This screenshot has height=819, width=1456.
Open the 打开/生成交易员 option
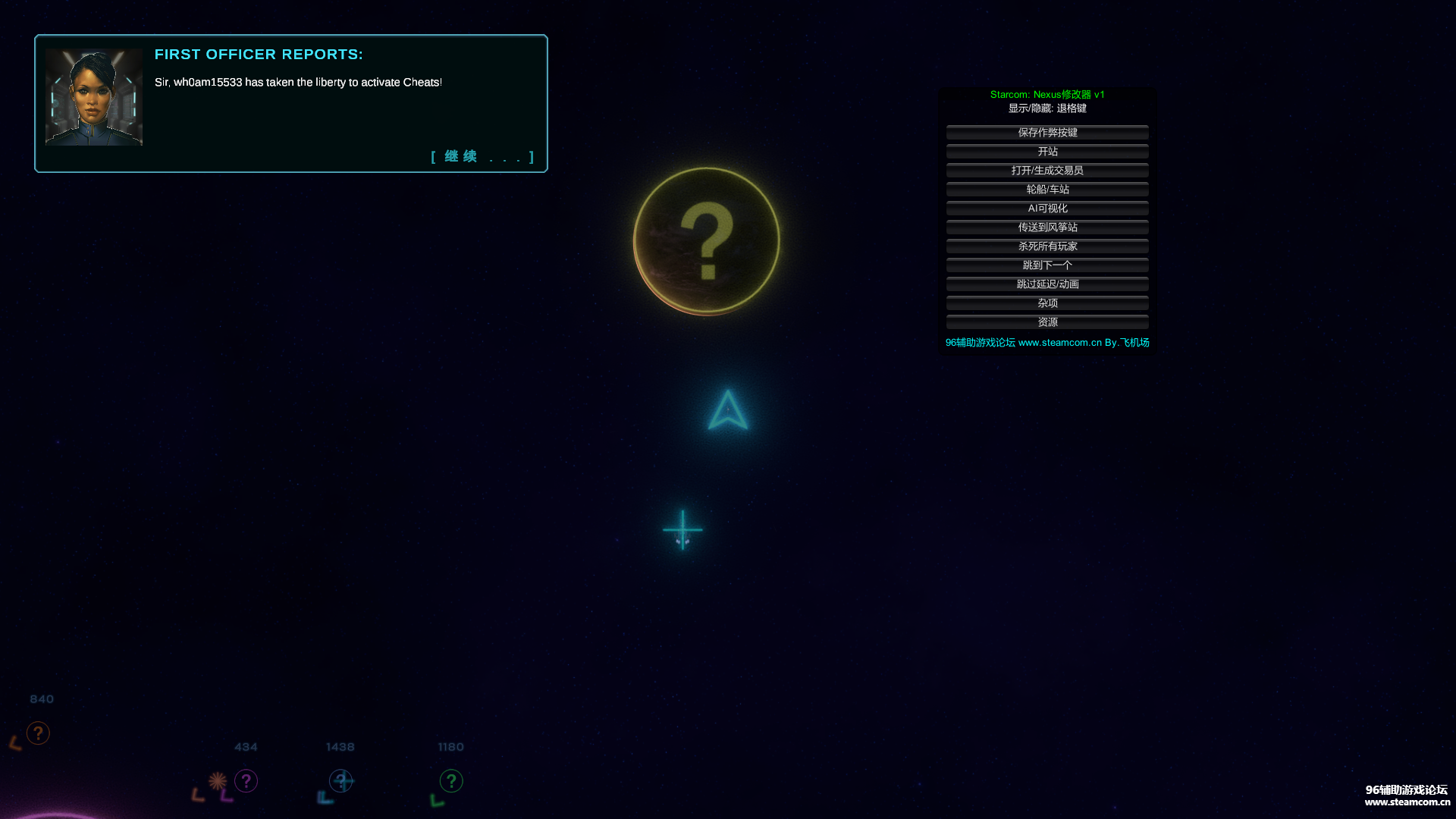click(1047, 171)
